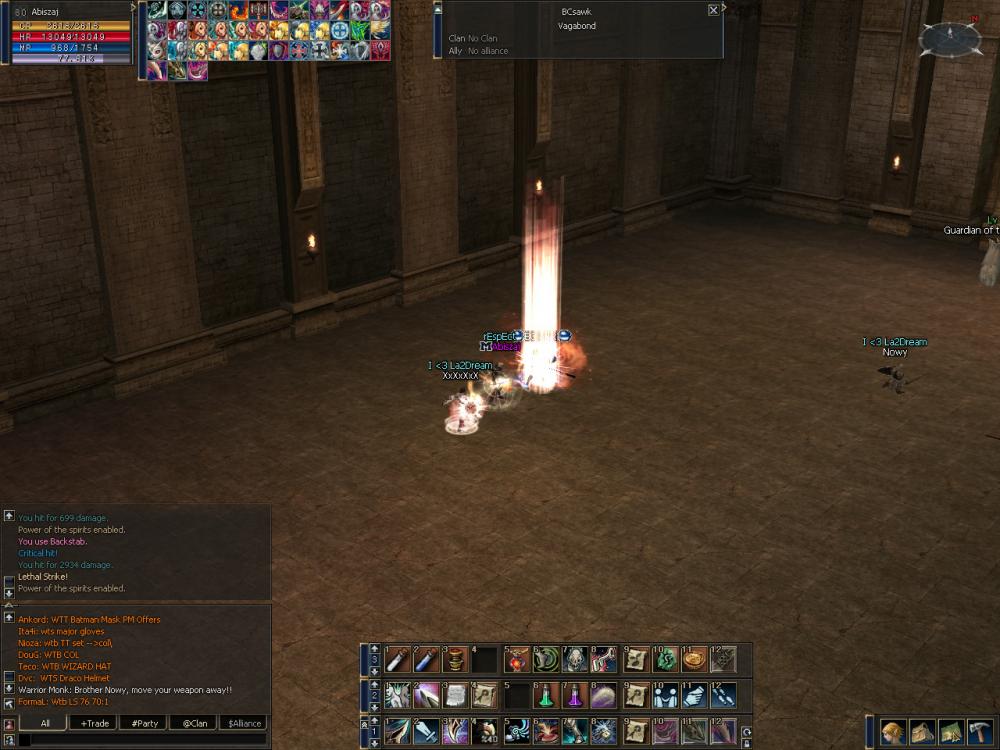Open the hammer icon menu
The height and width of the screenshot is (750, 1000).
(980, 732)
